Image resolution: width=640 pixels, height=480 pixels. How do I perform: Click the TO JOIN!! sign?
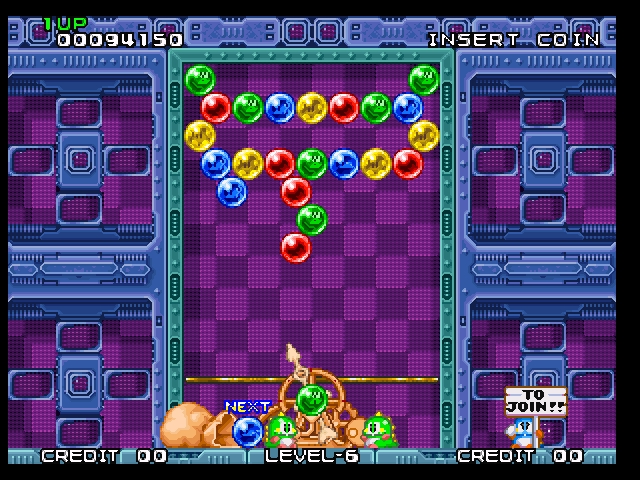[535, 402]
